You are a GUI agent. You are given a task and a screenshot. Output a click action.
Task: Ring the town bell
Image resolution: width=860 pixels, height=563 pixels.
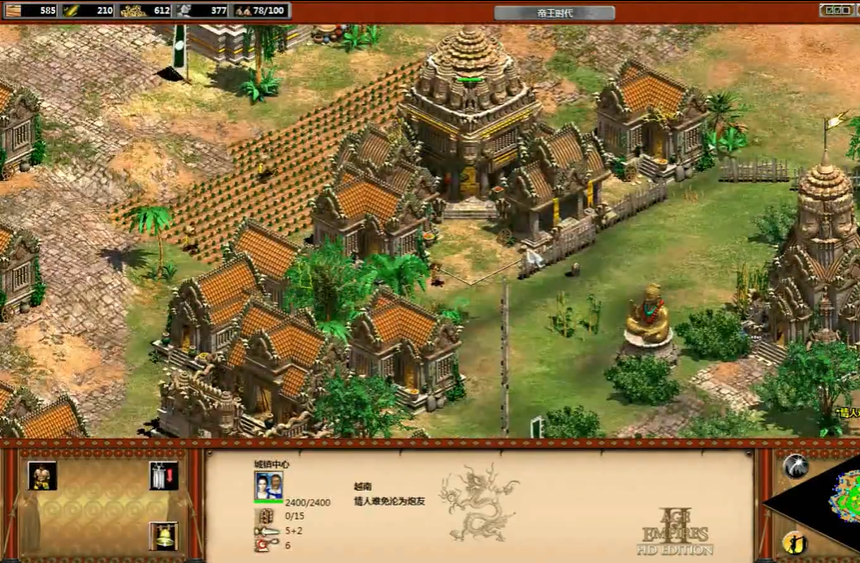(163, 536)
